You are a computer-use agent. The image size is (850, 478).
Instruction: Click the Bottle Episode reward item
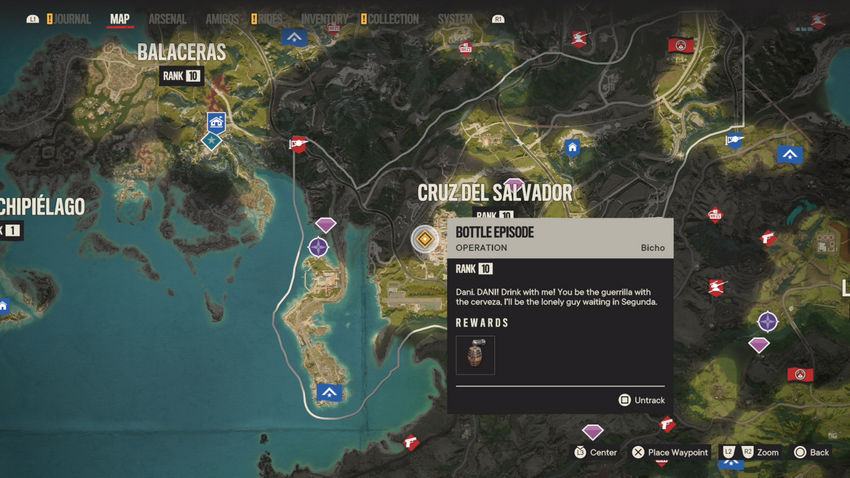475,355
